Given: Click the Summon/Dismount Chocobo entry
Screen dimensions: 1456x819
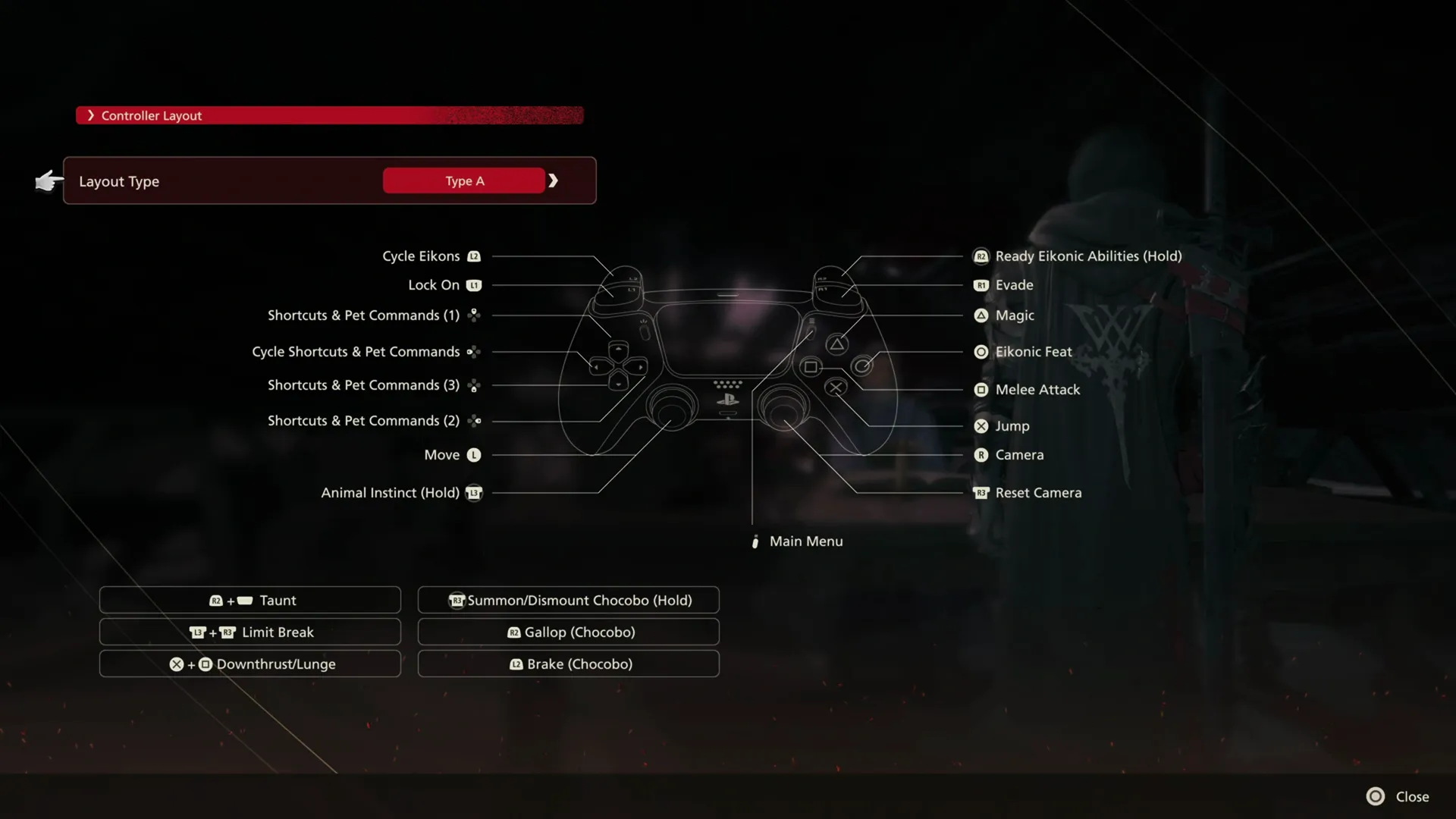Looking at the screenshot, I should [567, 600].
